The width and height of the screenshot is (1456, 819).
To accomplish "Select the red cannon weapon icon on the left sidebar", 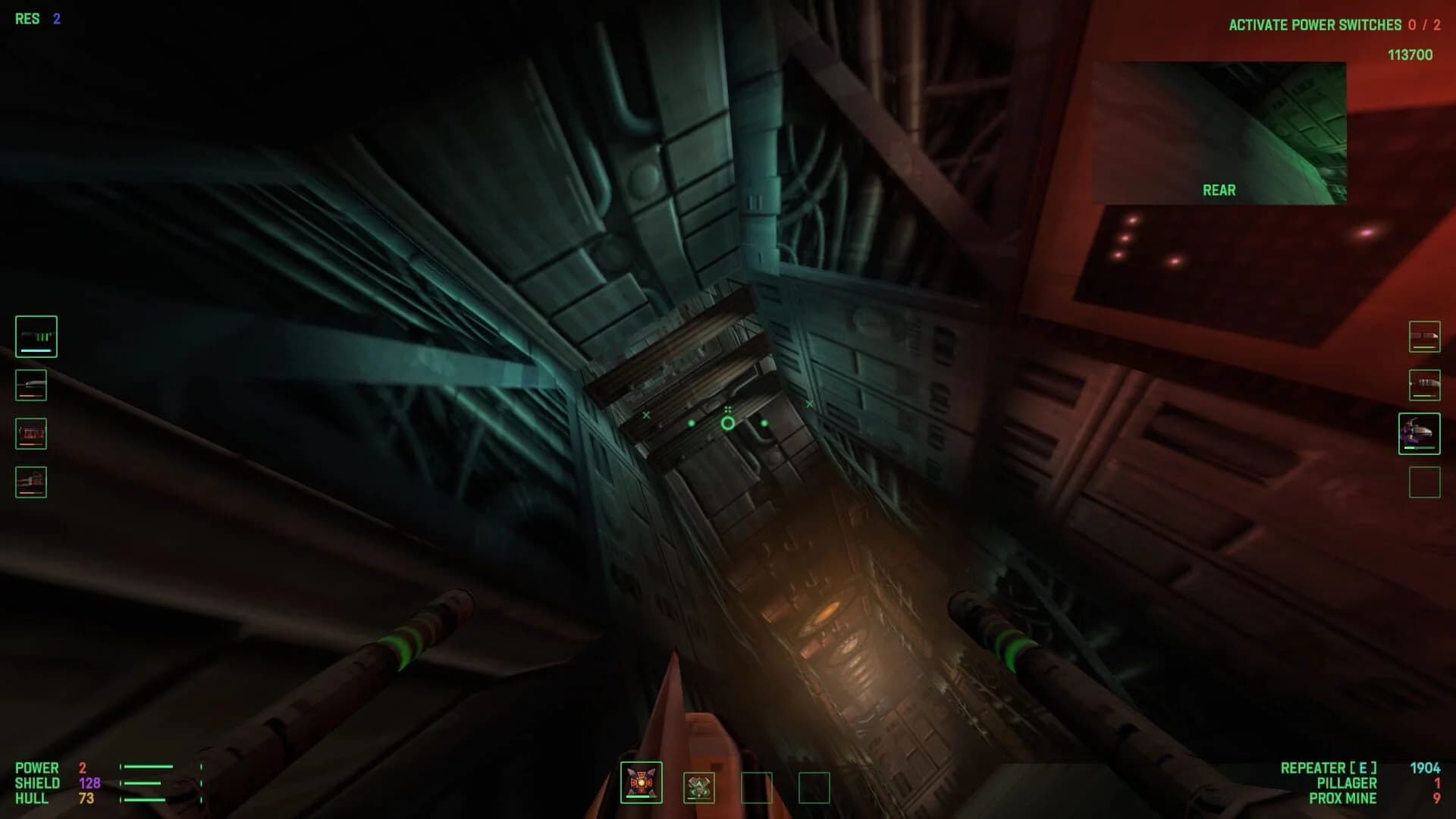I will 30,434.
